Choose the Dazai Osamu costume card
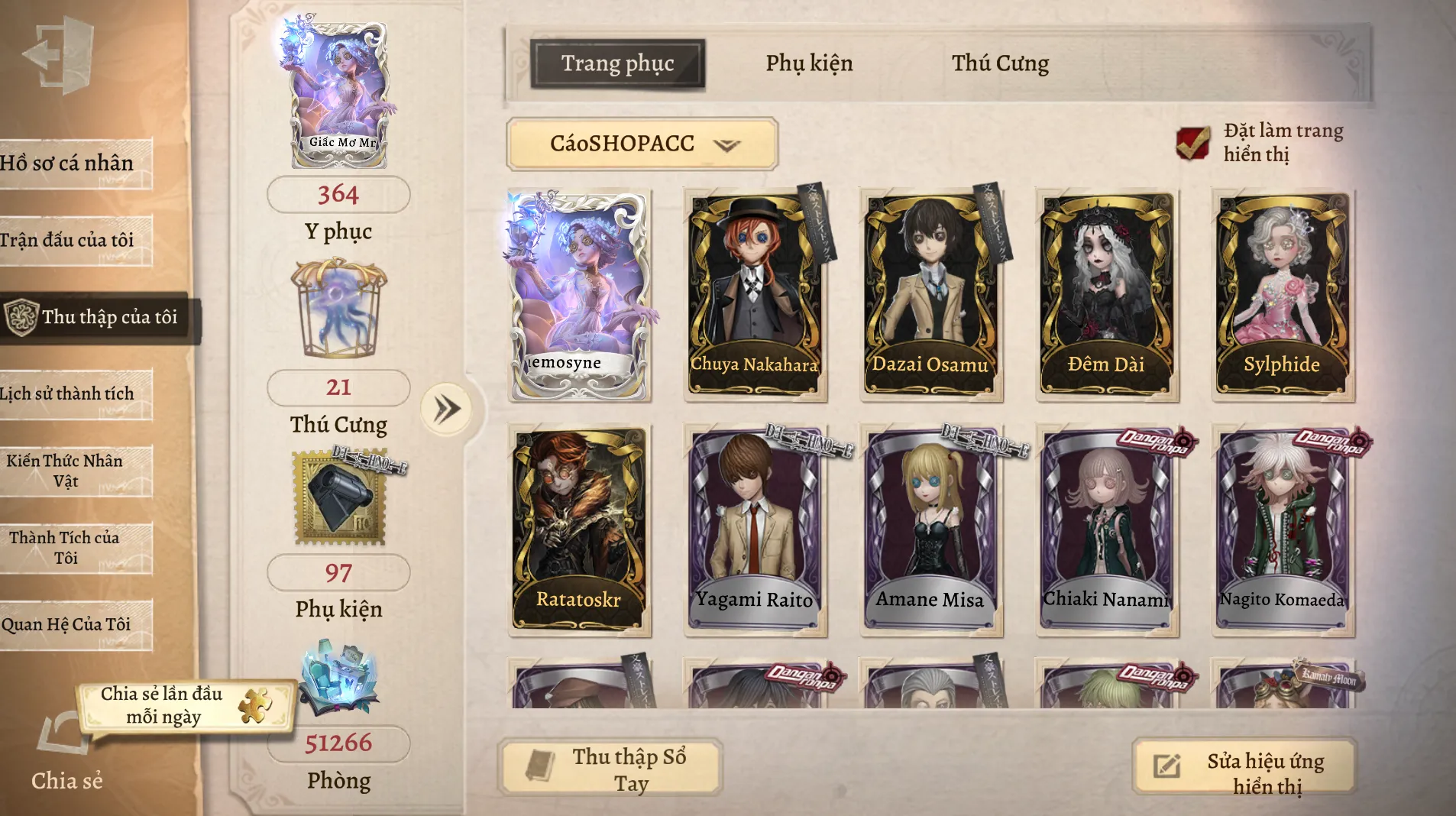The image size is (1456, 816). point(930,295)
